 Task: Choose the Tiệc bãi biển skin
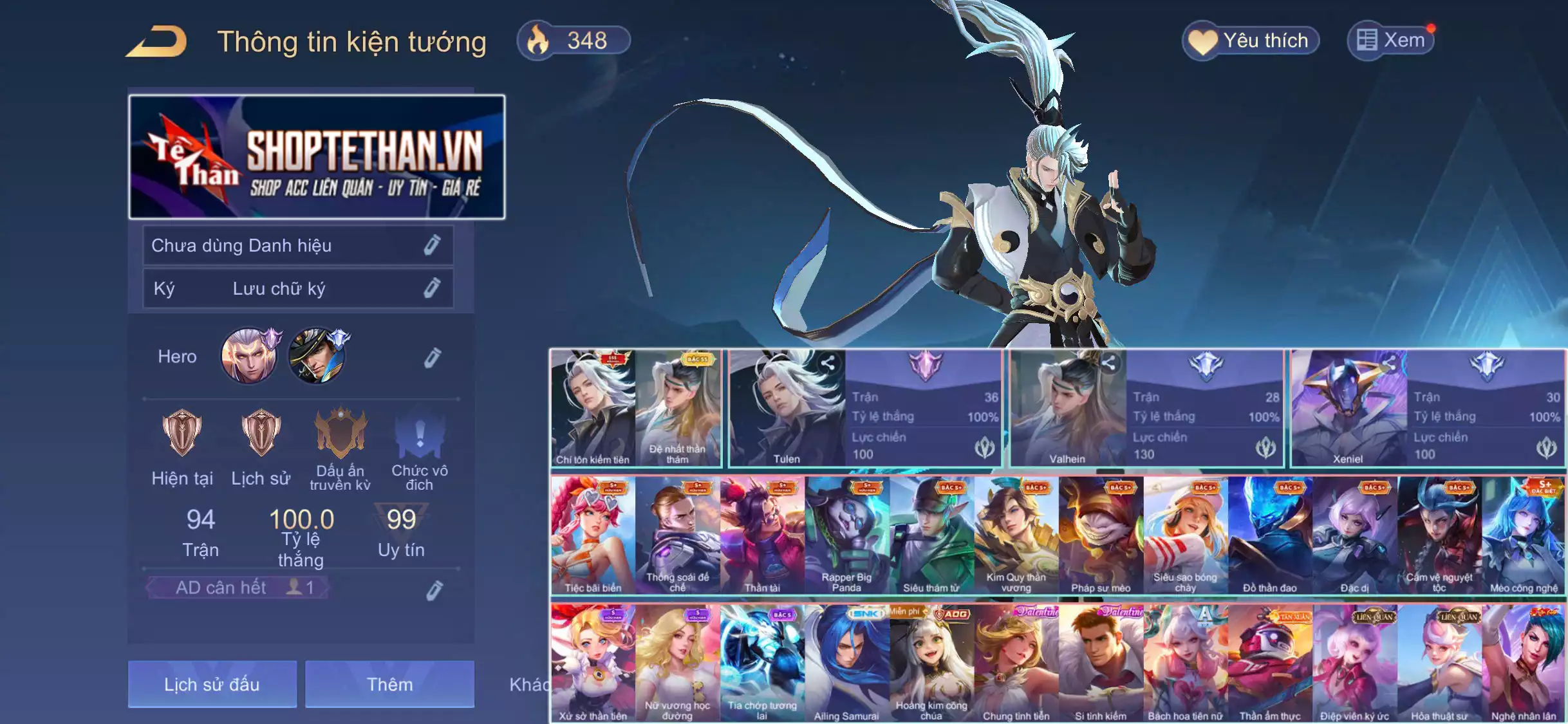(593, 535)
